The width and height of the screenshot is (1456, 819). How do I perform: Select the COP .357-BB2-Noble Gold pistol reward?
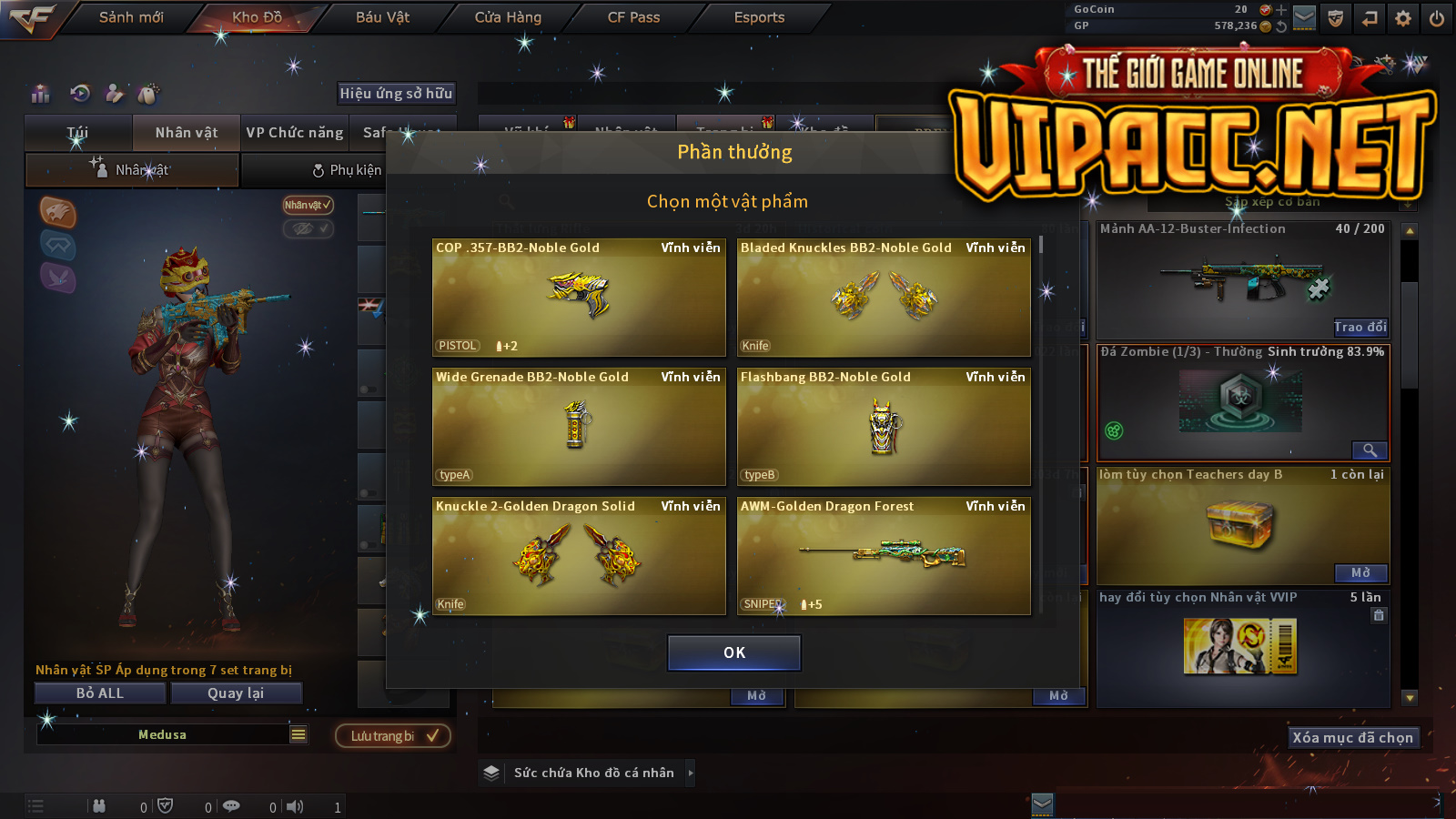(579, 298)
